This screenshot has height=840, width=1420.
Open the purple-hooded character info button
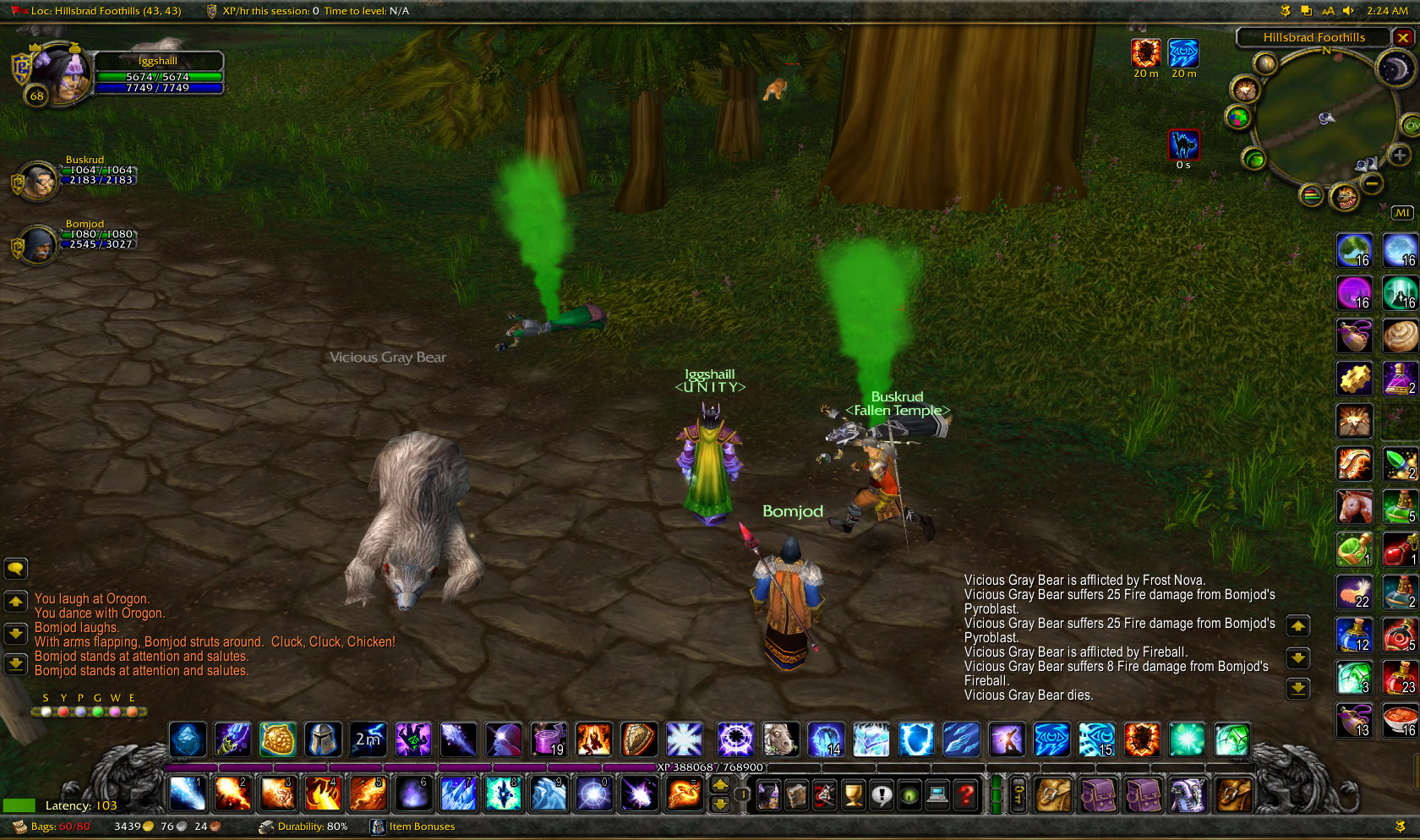768,794
